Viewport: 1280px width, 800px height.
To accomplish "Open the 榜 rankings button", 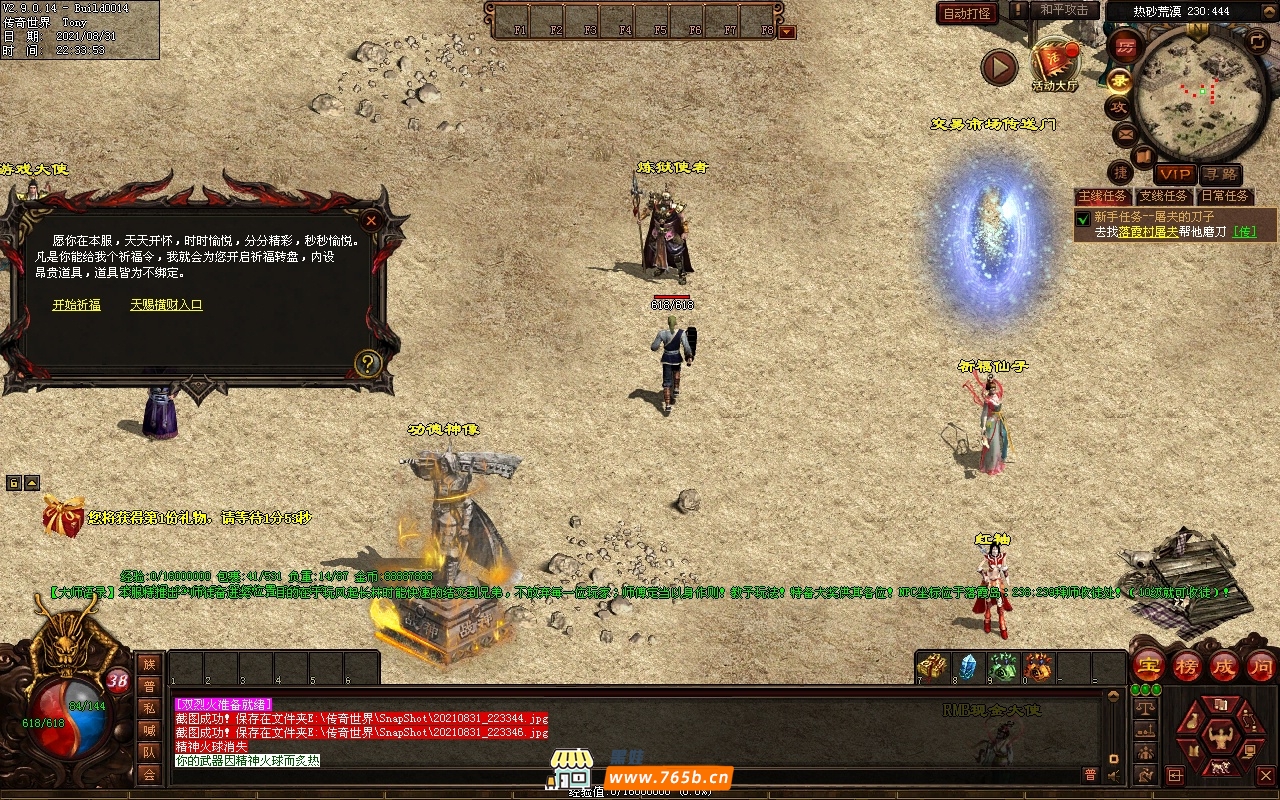I will [x=1187, y=666].
